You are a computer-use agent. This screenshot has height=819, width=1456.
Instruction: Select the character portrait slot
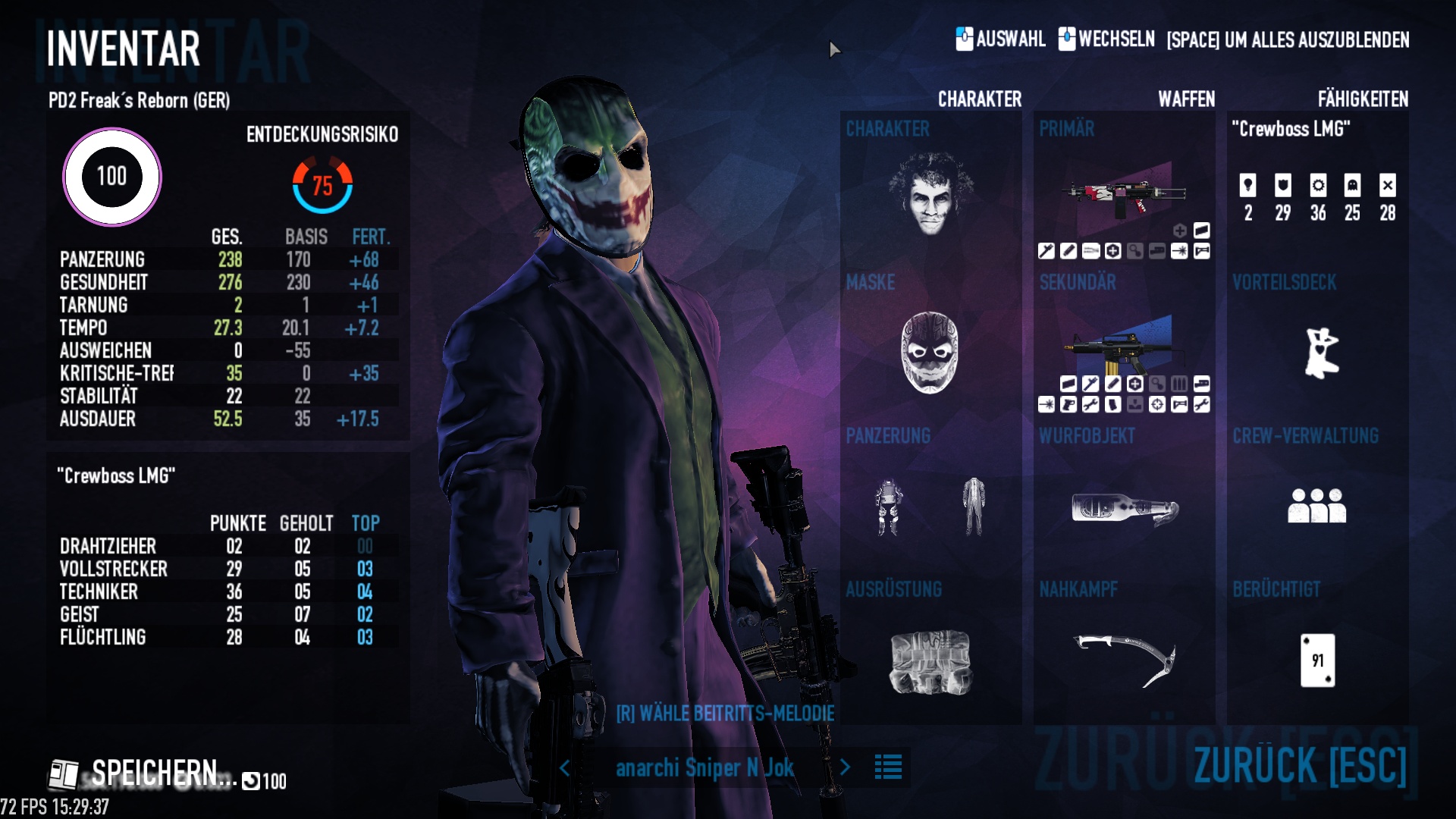[930, 194]
